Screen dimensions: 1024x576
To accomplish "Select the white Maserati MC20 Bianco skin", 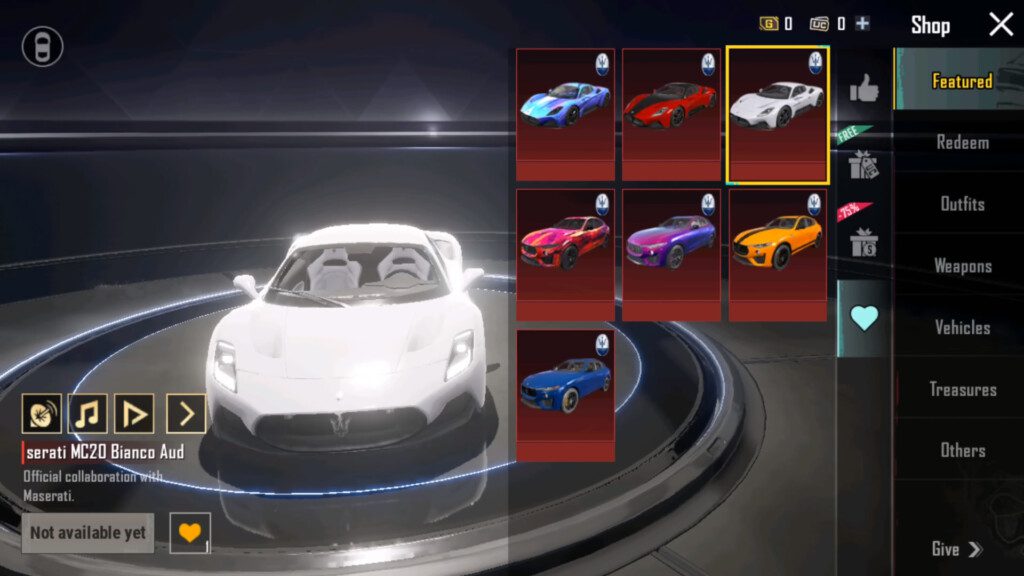I will click(x=777, y=114).
